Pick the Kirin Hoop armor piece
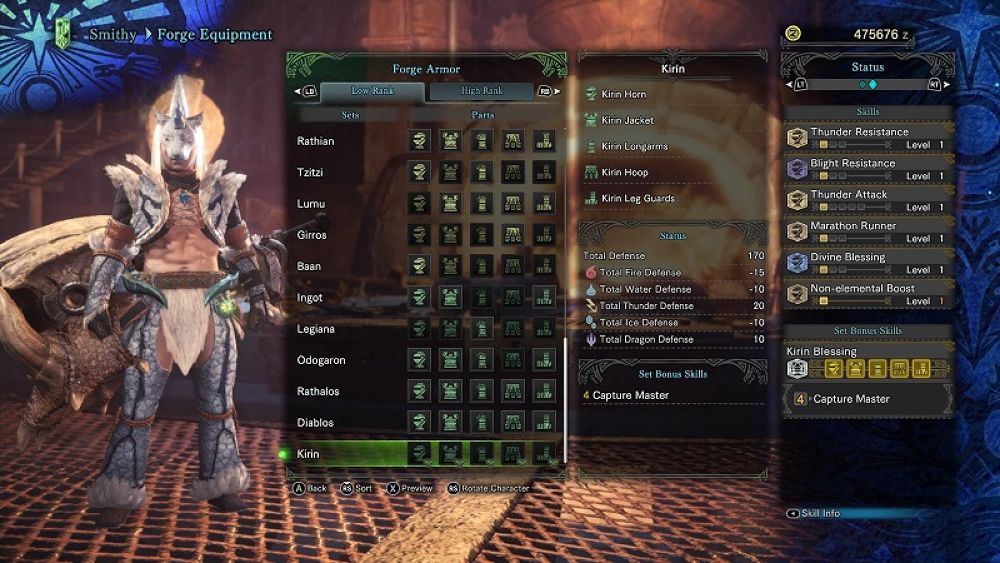 click(x=625, y=172)
